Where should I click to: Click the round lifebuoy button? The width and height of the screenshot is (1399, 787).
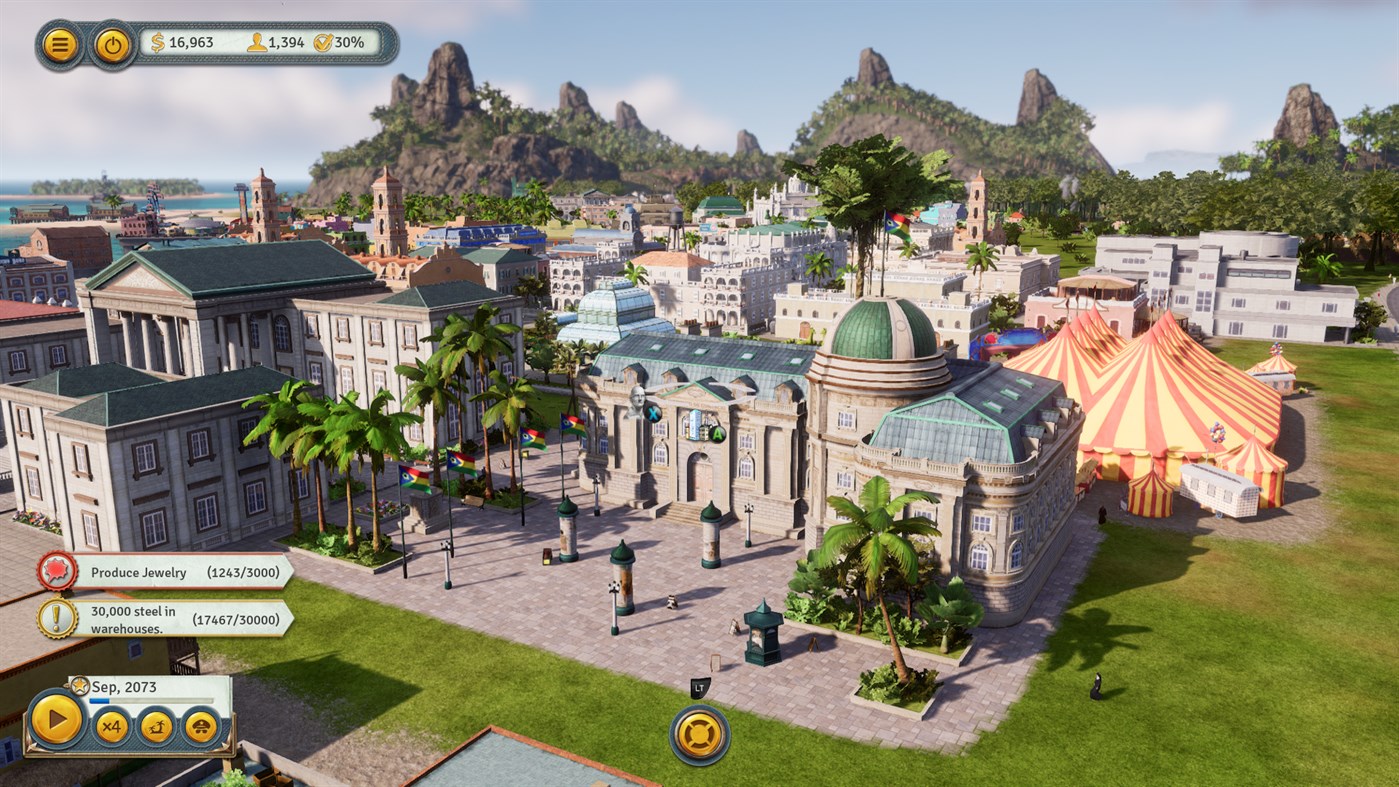click(x=699, y=735)
